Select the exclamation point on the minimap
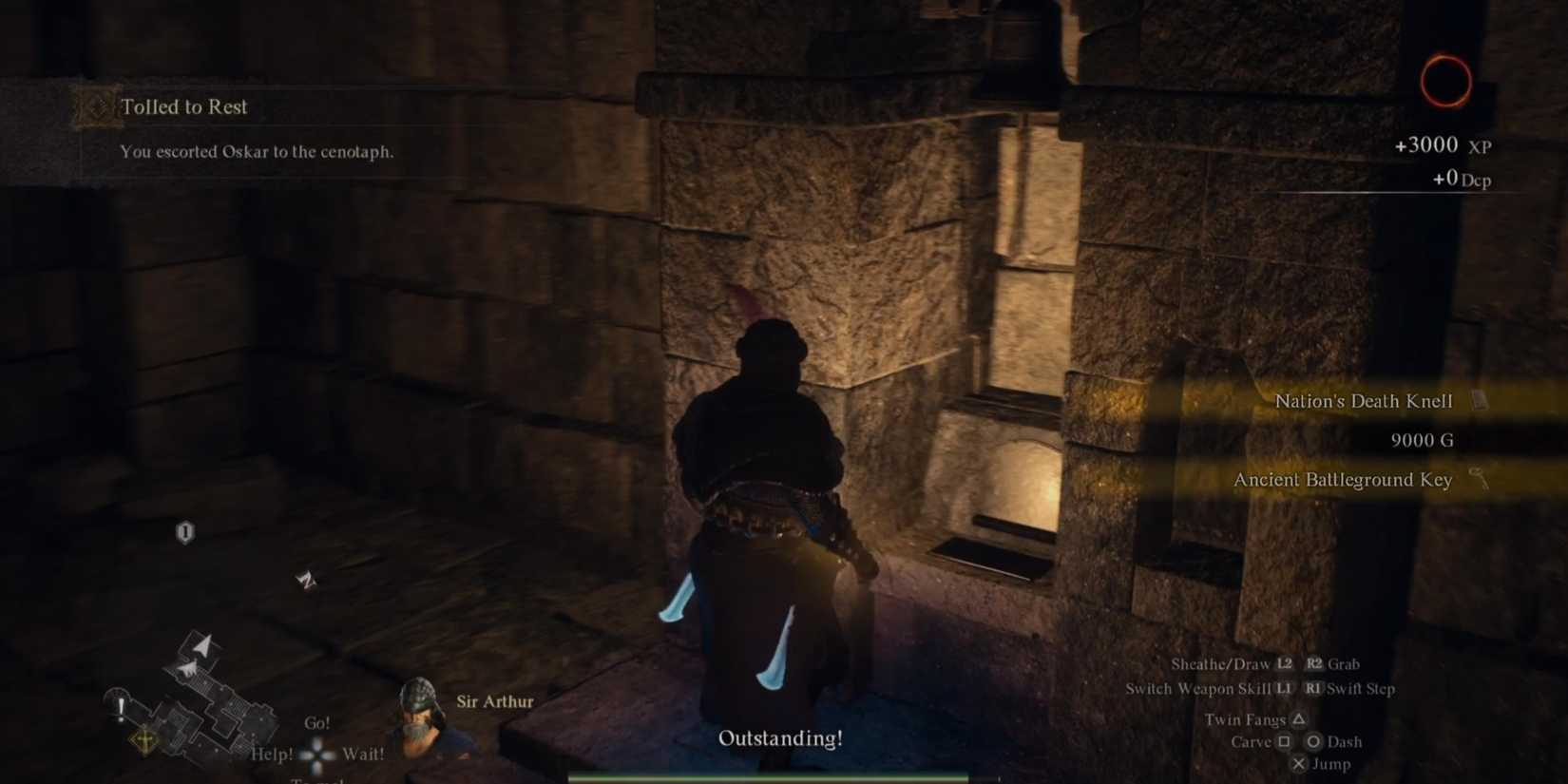Screen dimensions: 1568x784 (x=120, y=707)
